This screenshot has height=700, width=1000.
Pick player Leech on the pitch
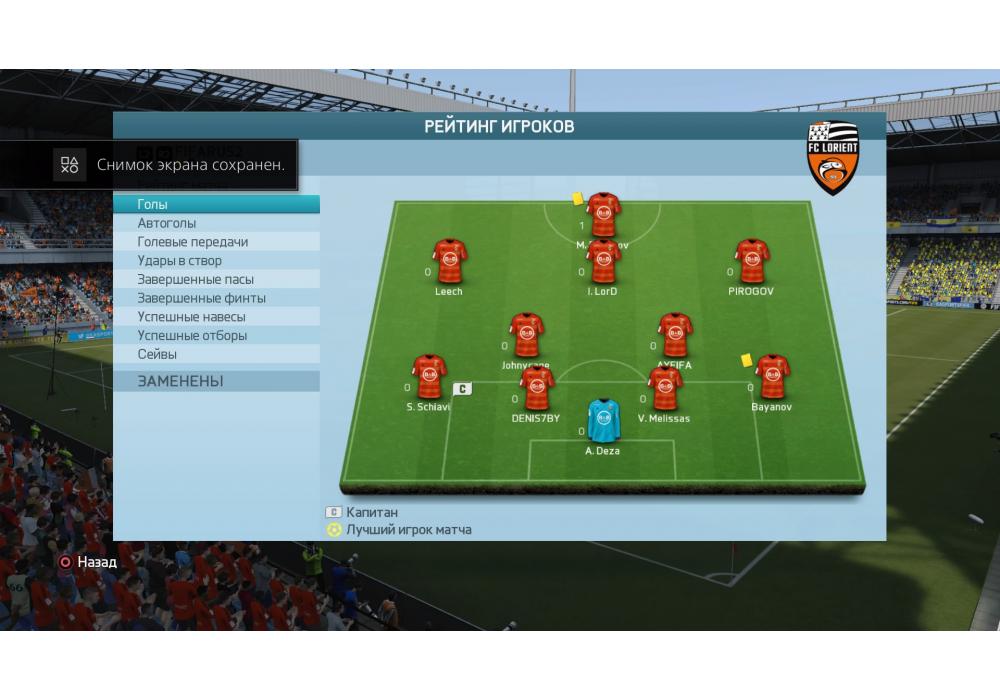[x=449, y=262]
